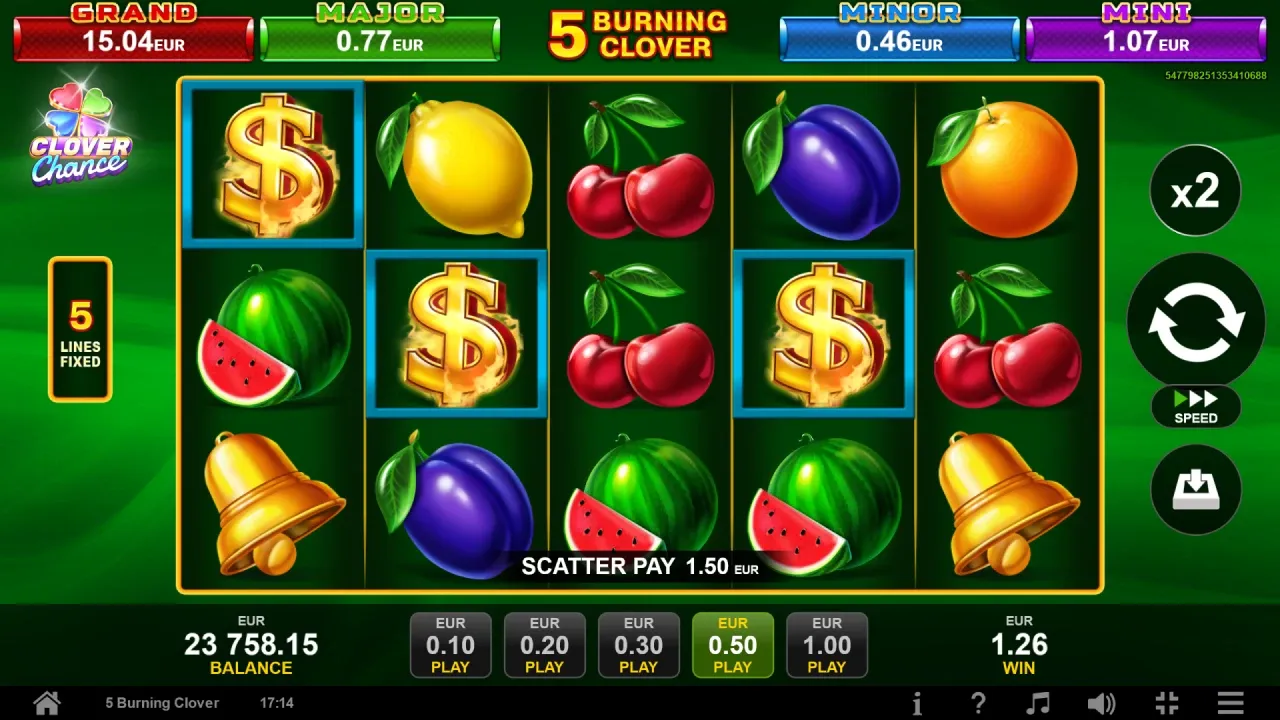Open the Clover Chance feature

pyautogui.click(x=80, y=137)
